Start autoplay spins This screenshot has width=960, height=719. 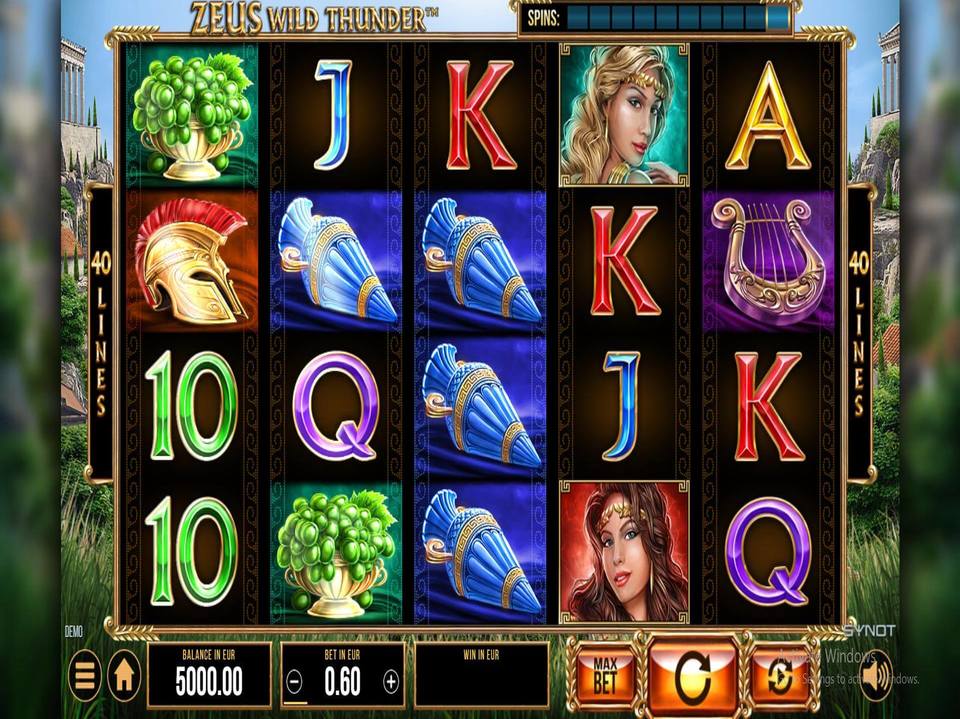[778, 676]
